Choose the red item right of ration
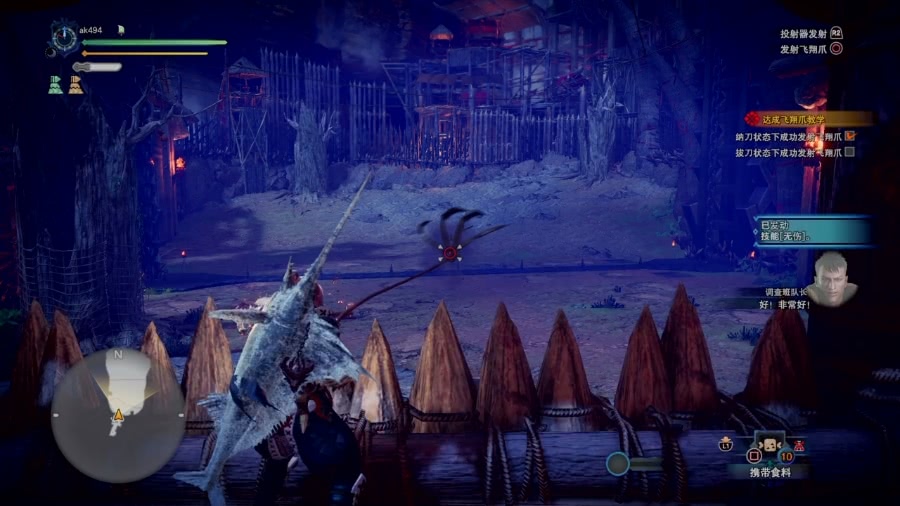The image size is (900, 506). 800,446
